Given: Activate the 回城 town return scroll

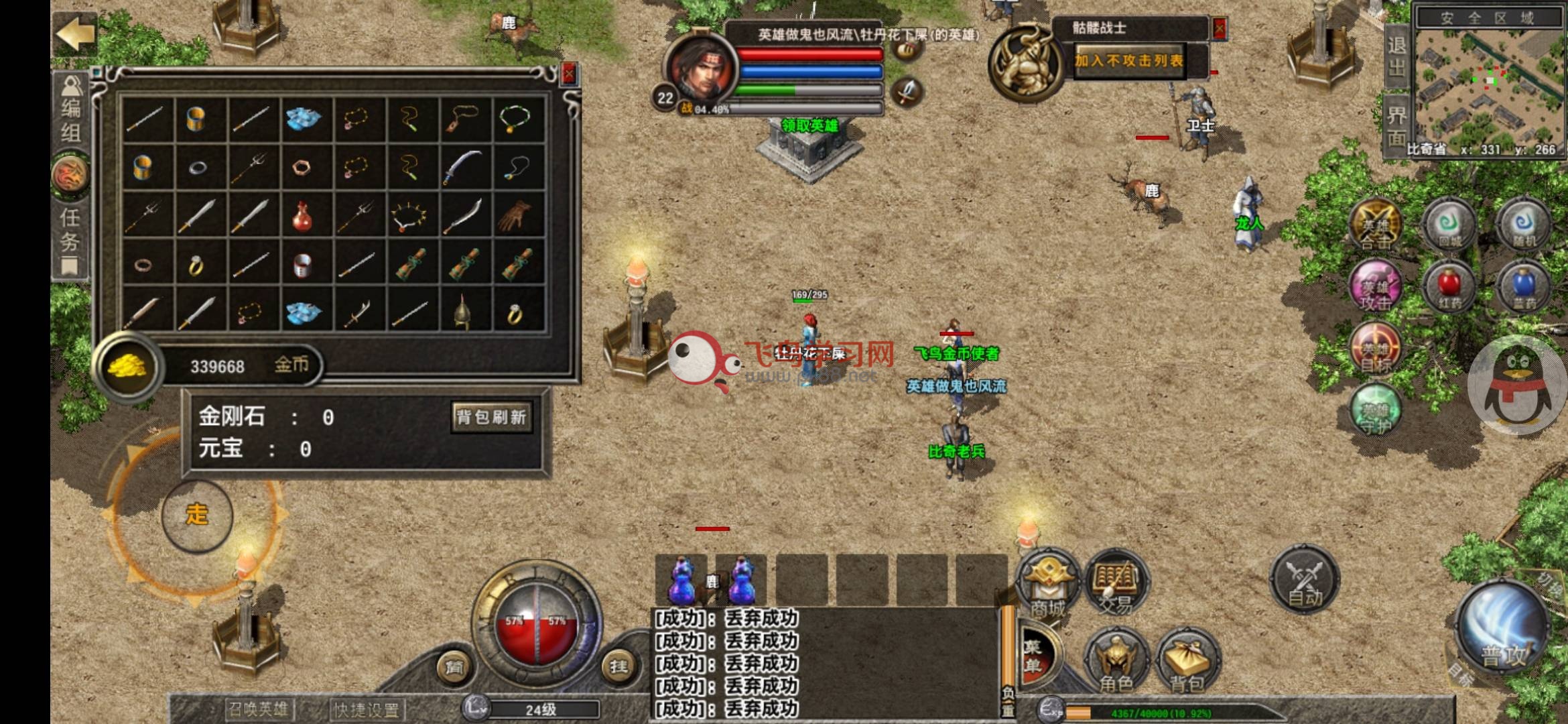Looking at the screenshot, I should coord(1449,225).
